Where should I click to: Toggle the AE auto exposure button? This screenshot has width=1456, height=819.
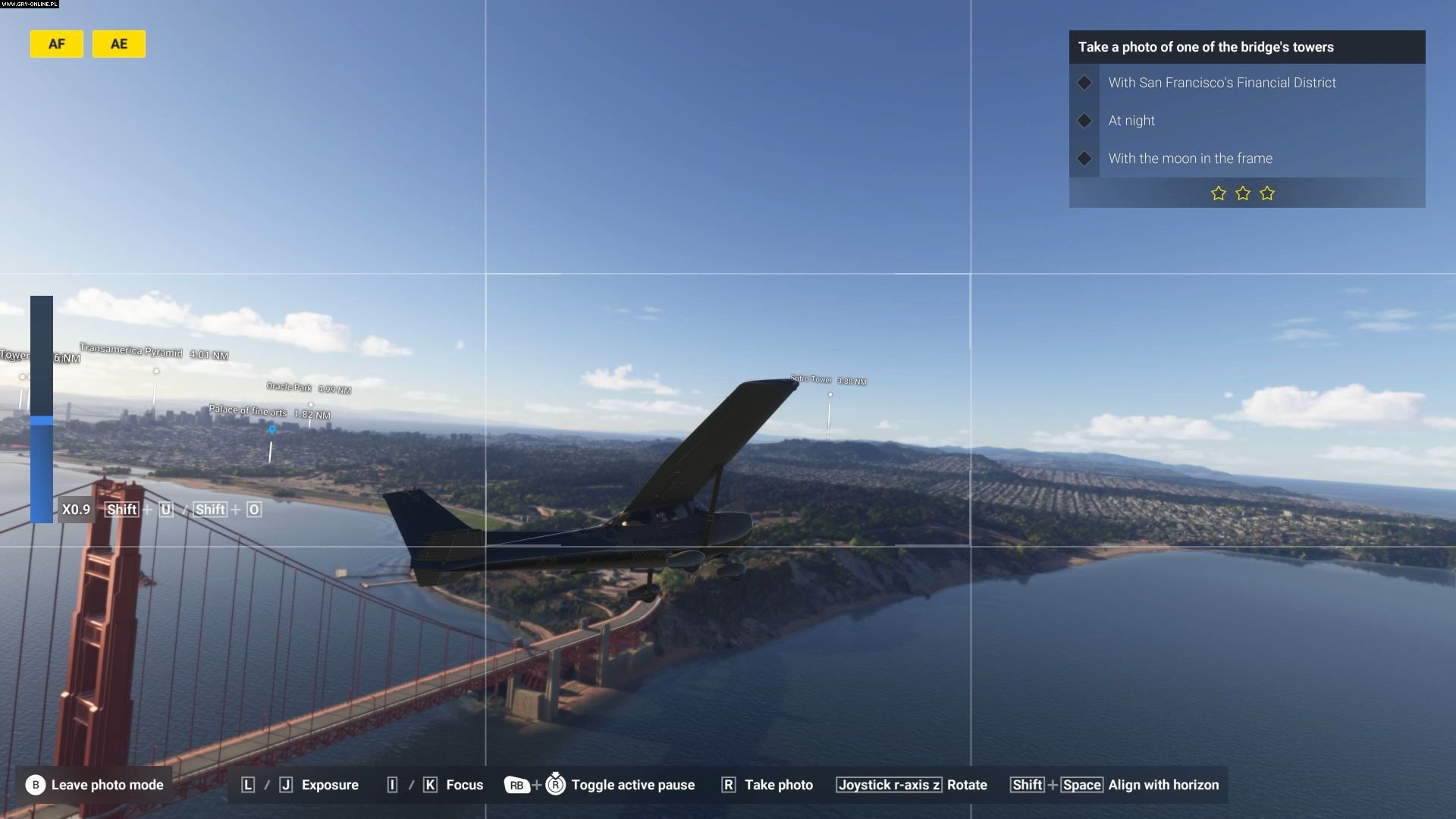(x=119, y=44)
